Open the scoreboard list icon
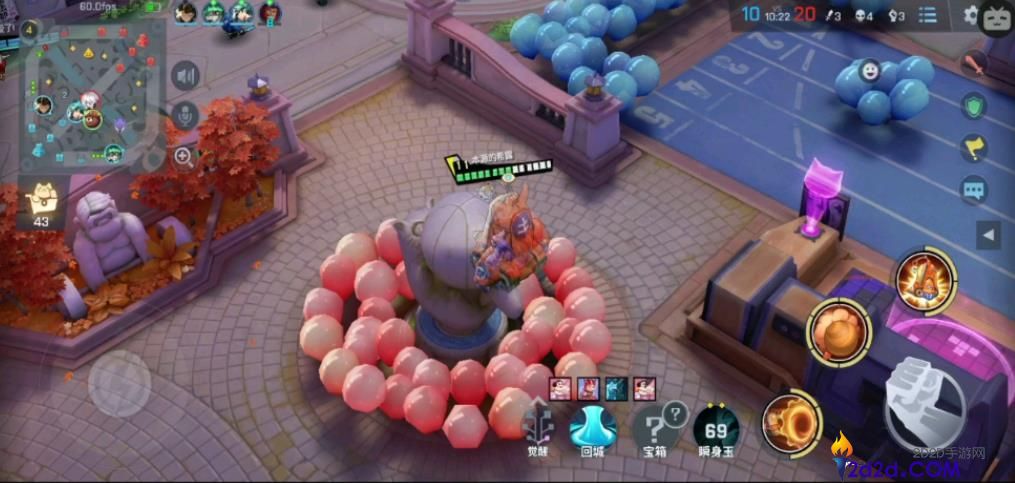The width and height of the screenshot is (1015, 483). (x=927, y=15)
